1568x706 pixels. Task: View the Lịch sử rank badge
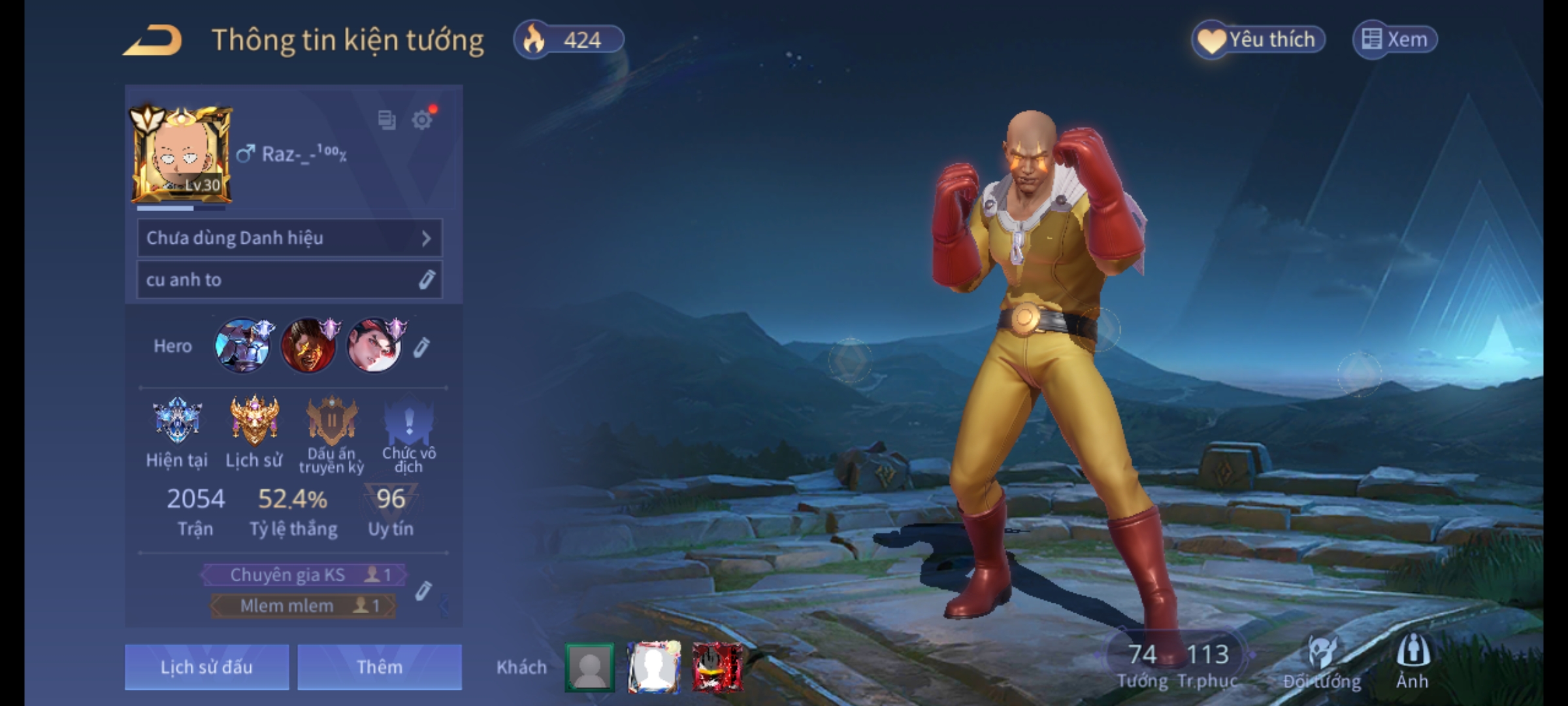(x=254, y=422)
